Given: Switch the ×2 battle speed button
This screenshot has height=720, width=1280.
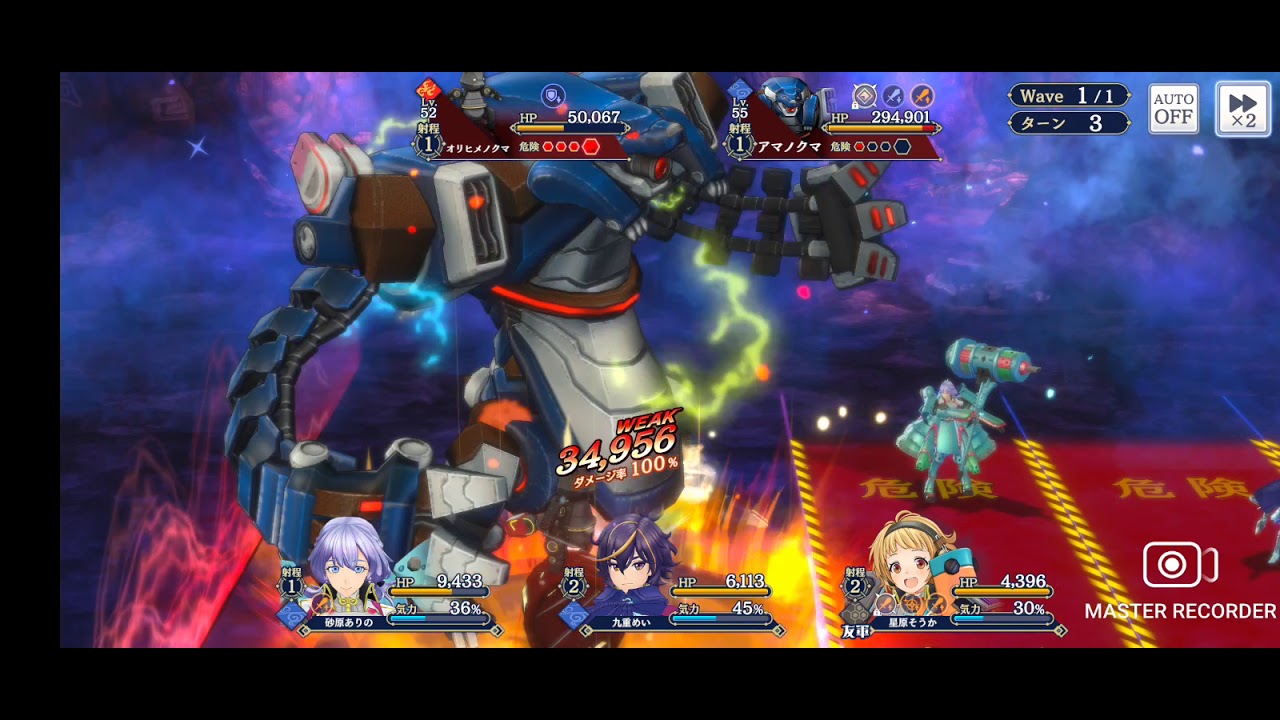Looking at the screenshot, I should pyautogui.click(x=1242, y=109).
